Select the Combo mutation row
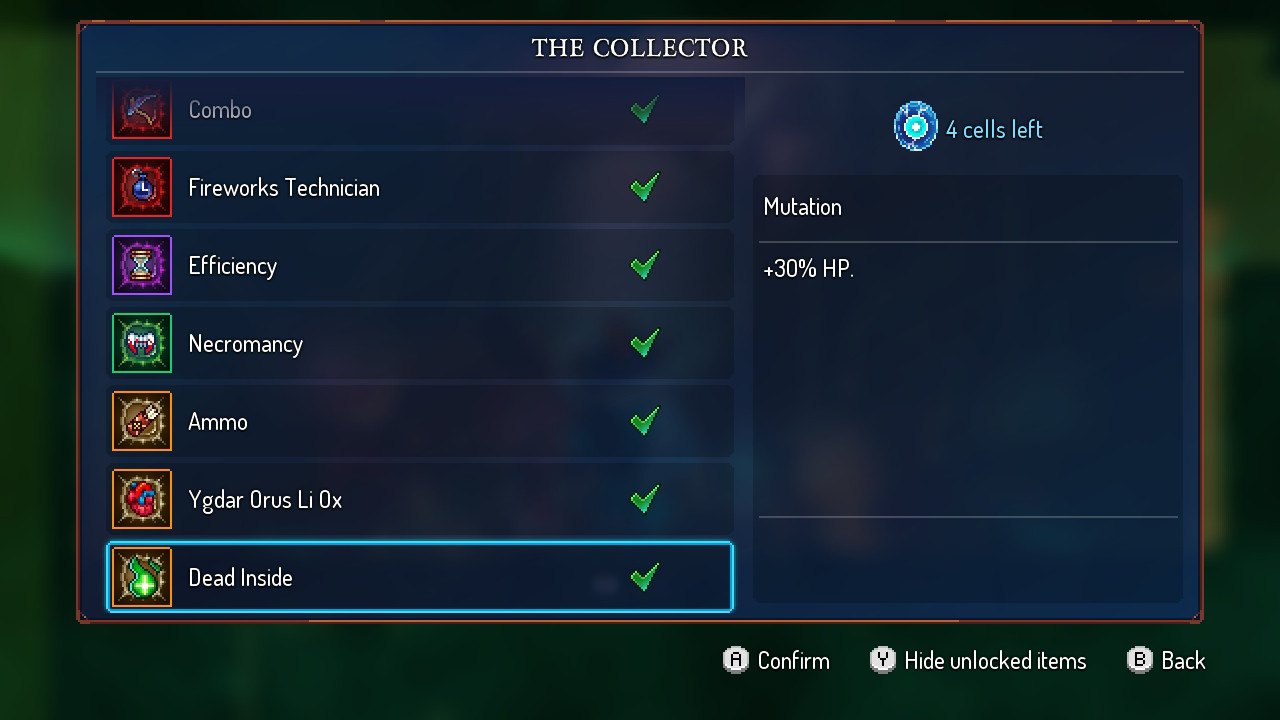1280x720 pixels. 420,110
